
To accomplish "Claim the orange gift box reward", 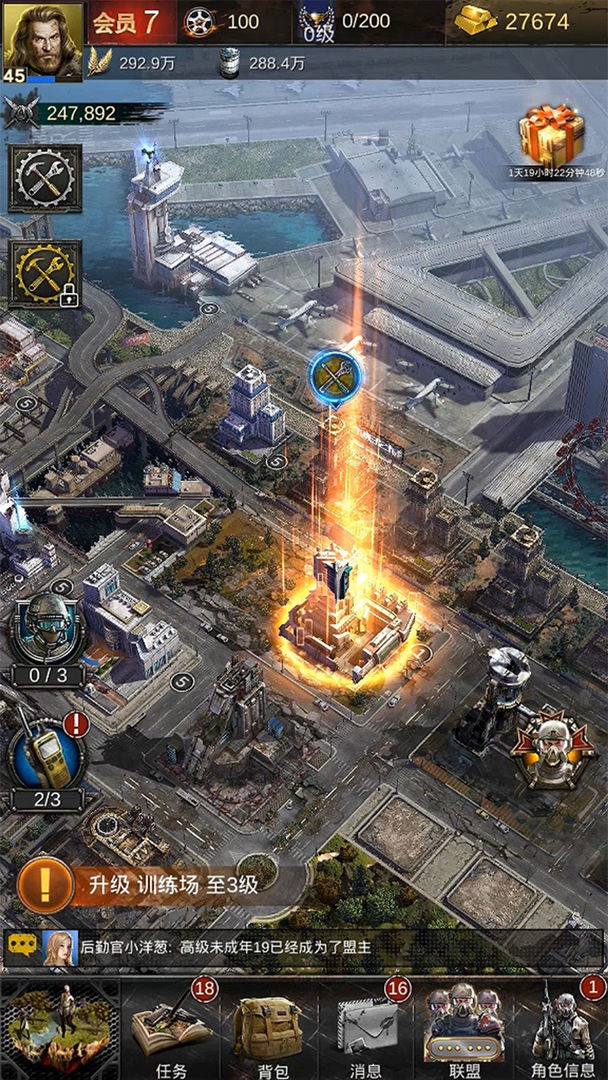I will [x=551, y=139].
